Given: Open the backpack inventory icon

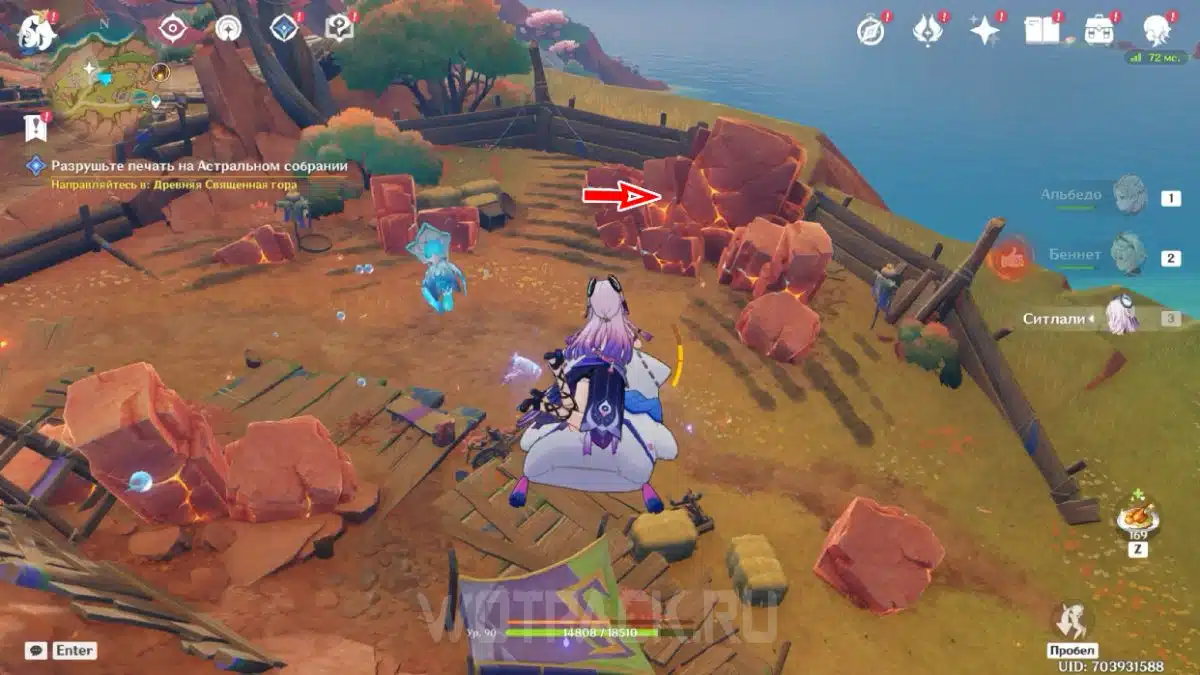Looking at the screenshot, I should [x=1100, y=31].
